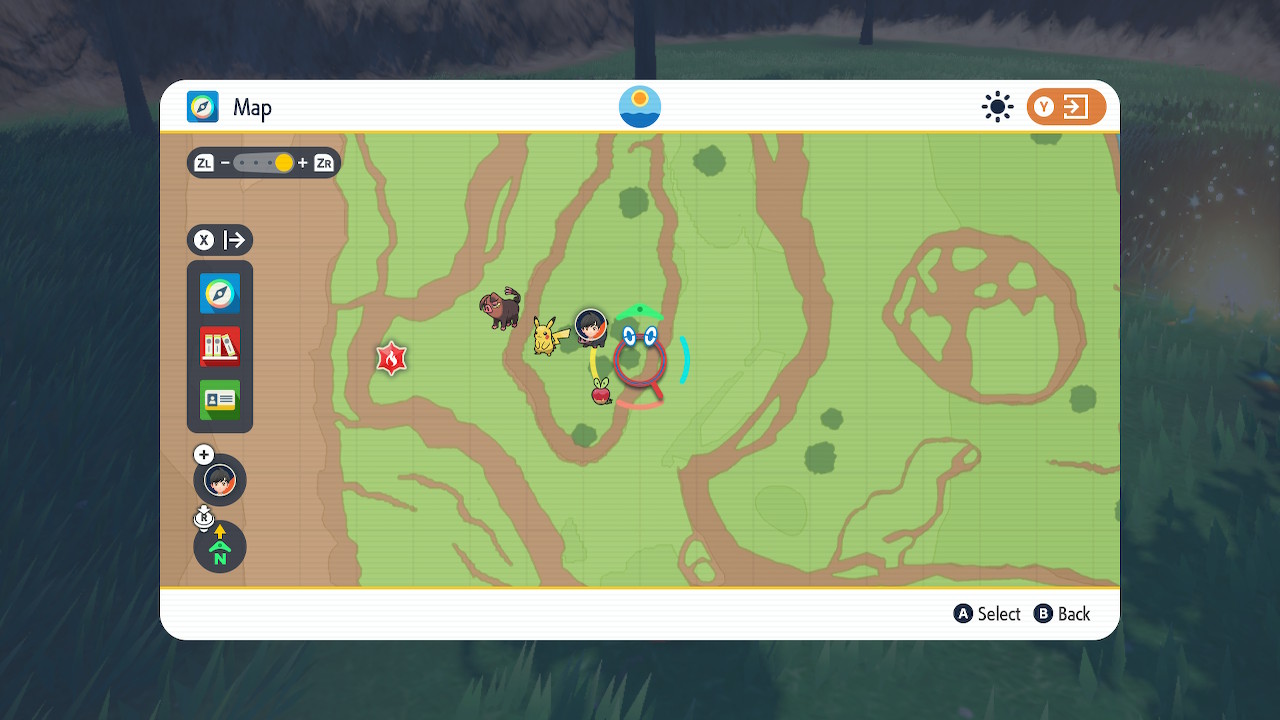Click the magnifying glass map cursor

[640, 361]
